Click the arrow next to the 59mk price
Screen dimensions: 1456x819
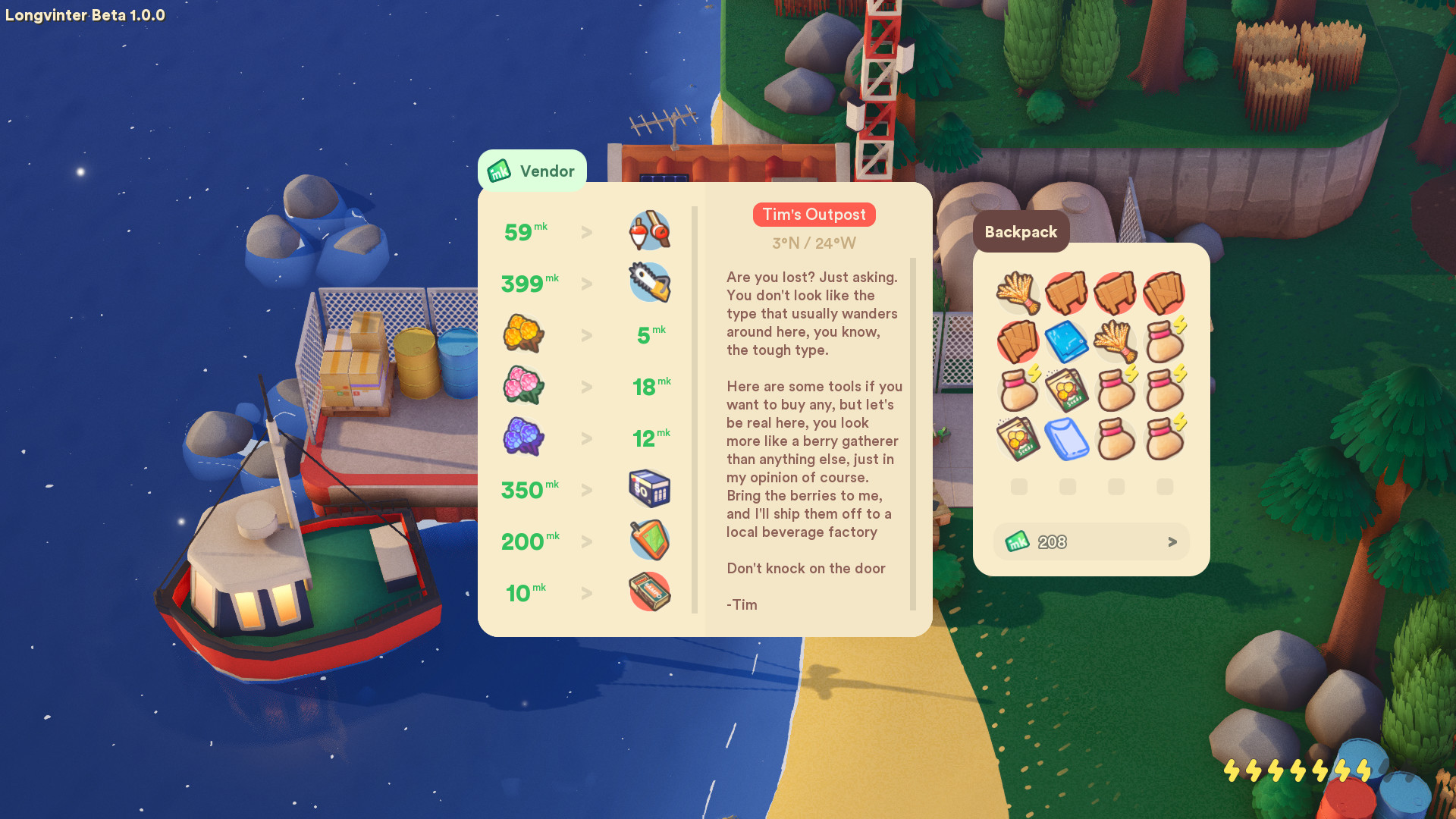click(x=586, y=232)
